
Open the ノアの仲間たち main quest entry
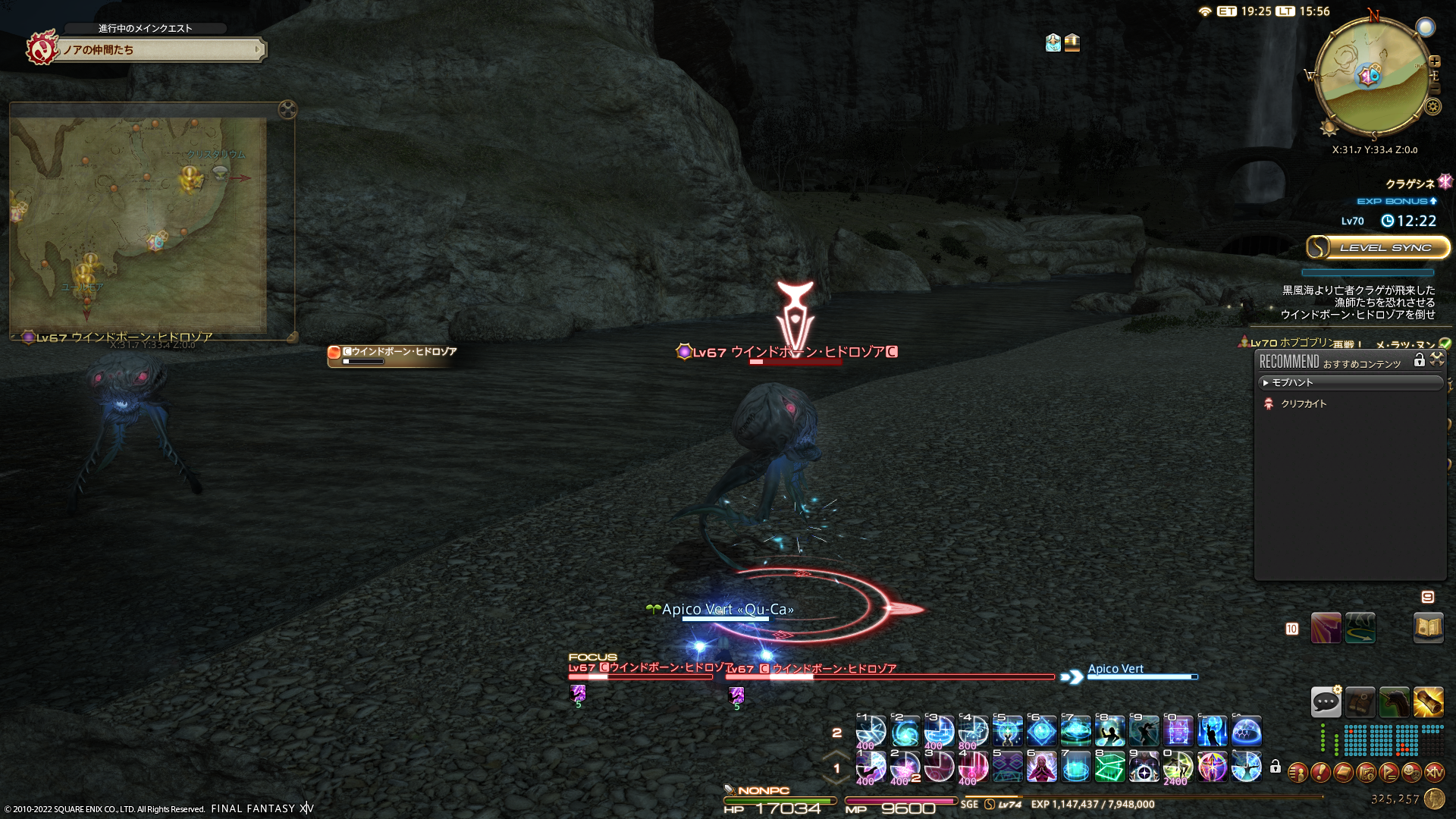click(159, 50)
